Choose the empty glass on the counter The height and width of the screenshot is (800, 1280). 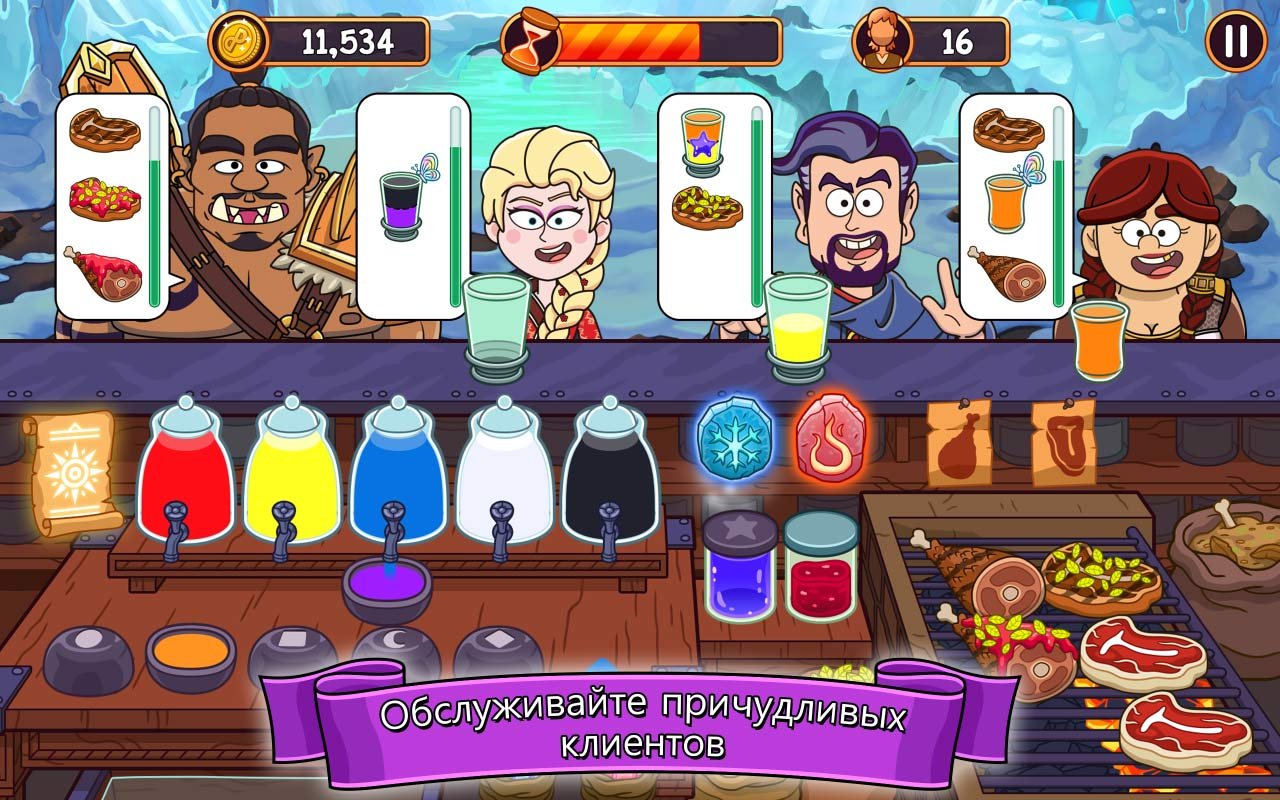(x=496, y=326)
